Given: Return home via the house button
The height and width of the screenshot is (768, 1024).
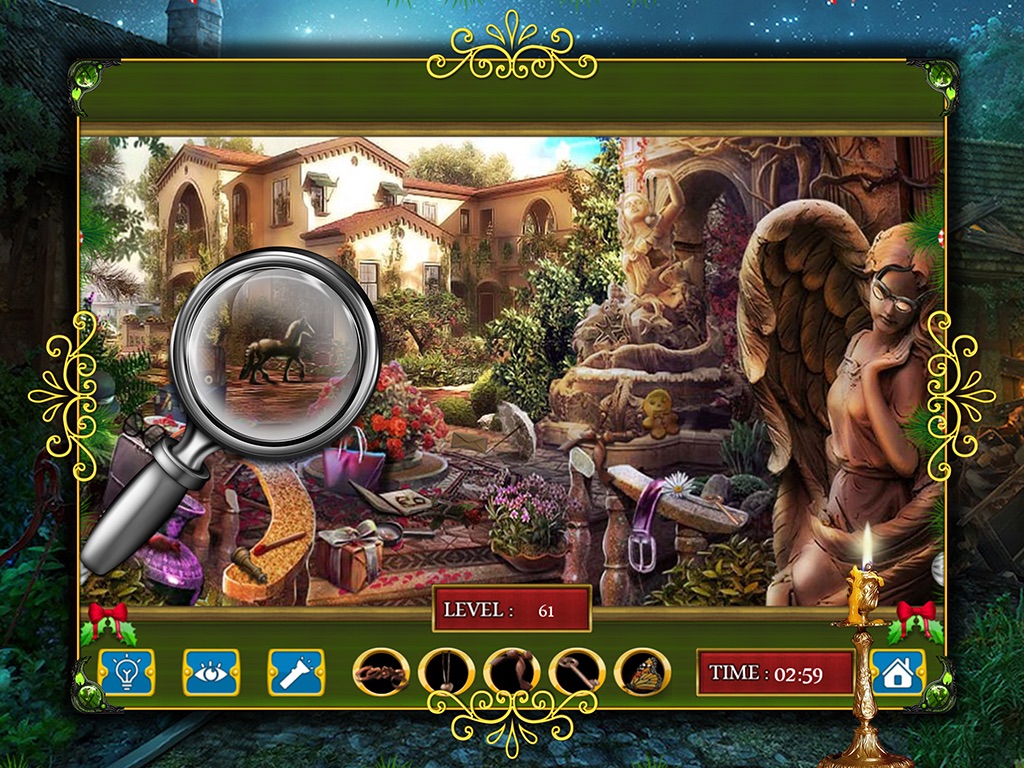Looking at the screenshot, I should (x=897, y=672).
